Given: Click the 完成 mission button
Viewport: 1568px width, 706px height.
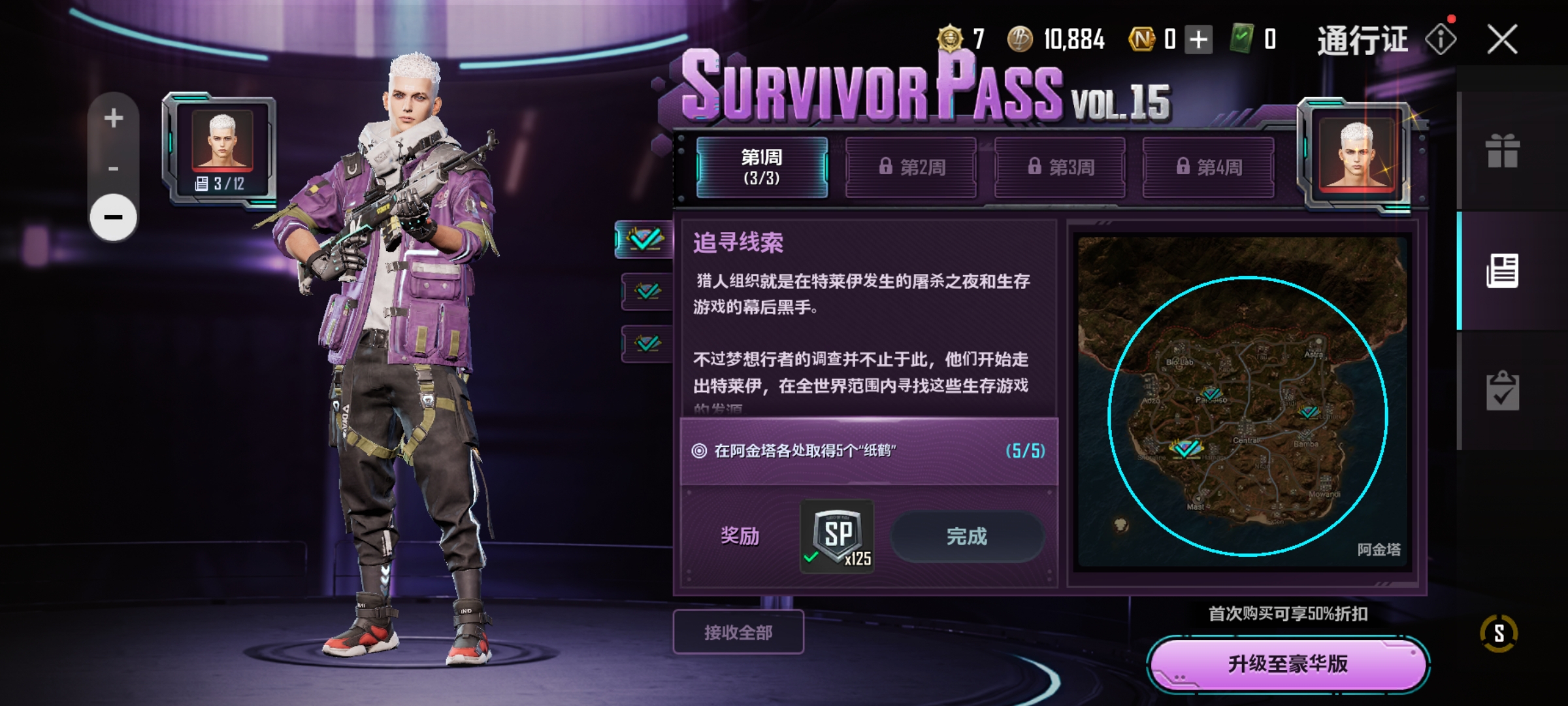Looking at the screenshot, I should pos(967,537).
